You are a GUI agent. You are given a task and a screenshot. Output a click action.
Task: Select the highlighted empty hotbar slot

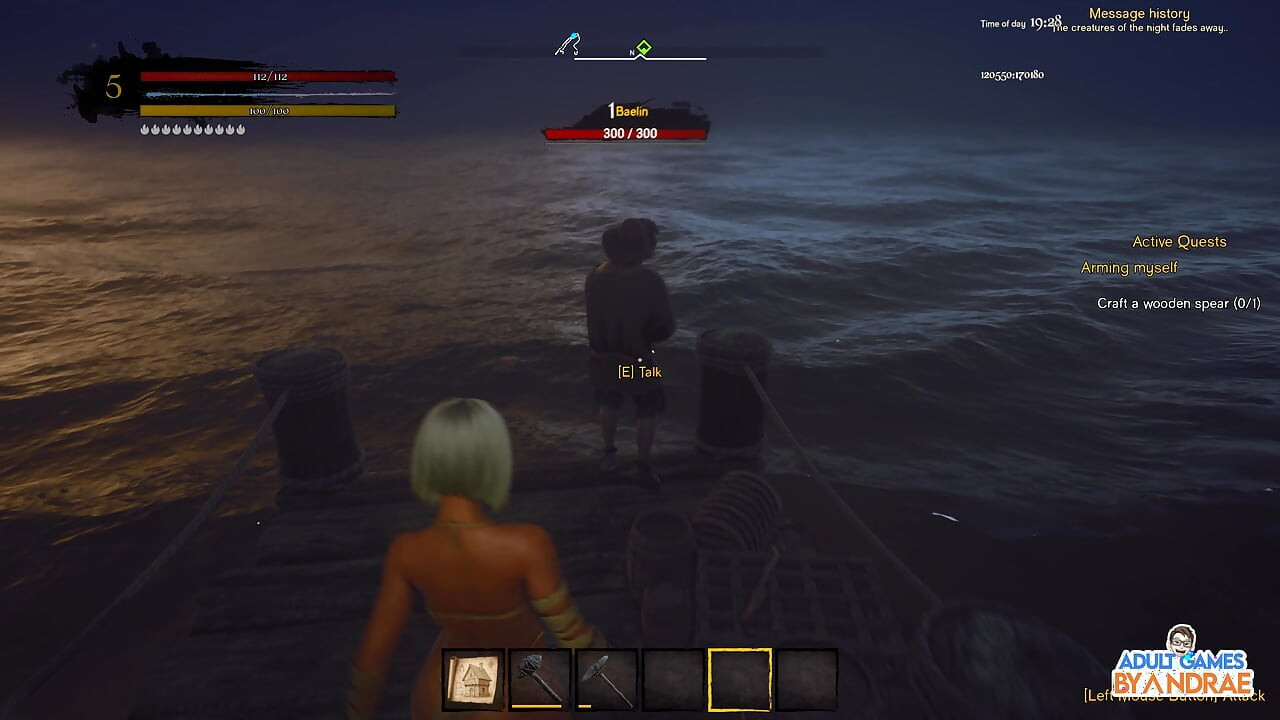(739, 679)
